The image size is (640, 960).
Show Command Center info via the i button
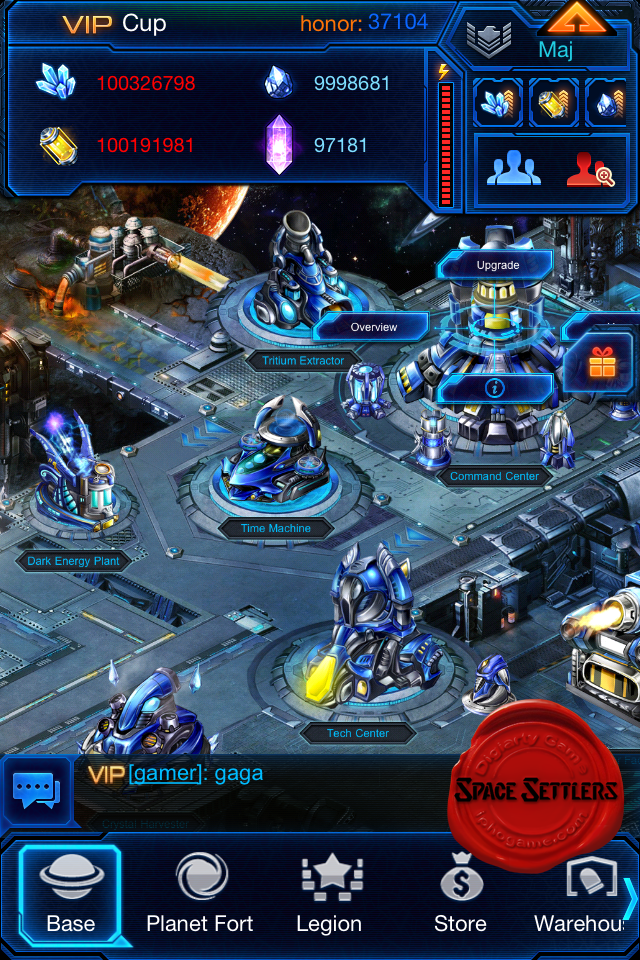click(x=496, y=387)
